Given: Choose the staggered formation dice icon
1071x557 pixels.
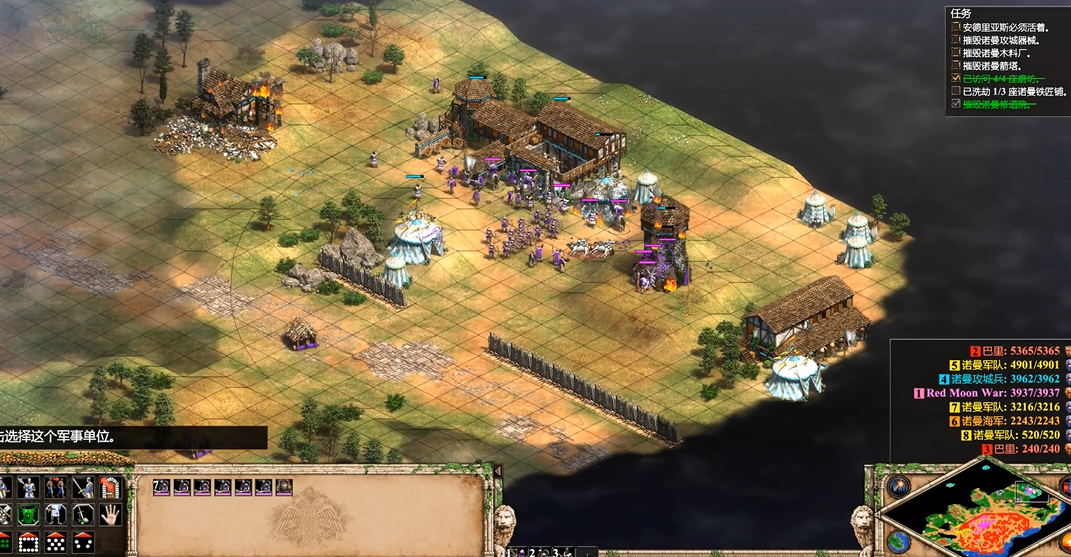Looking at the screenshot, I should tap(56, 543).
